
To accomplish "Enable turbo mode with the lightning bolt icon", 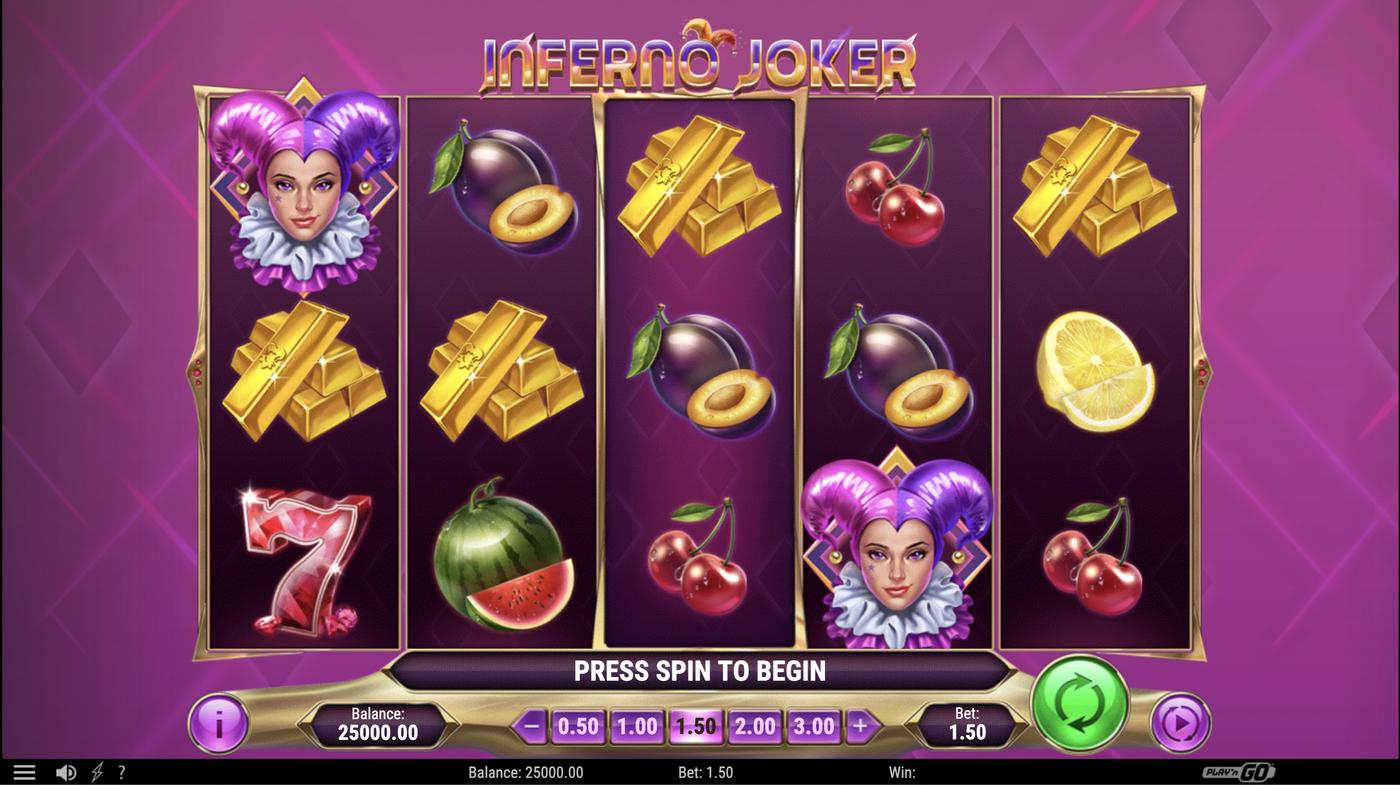I will [96, 771].
